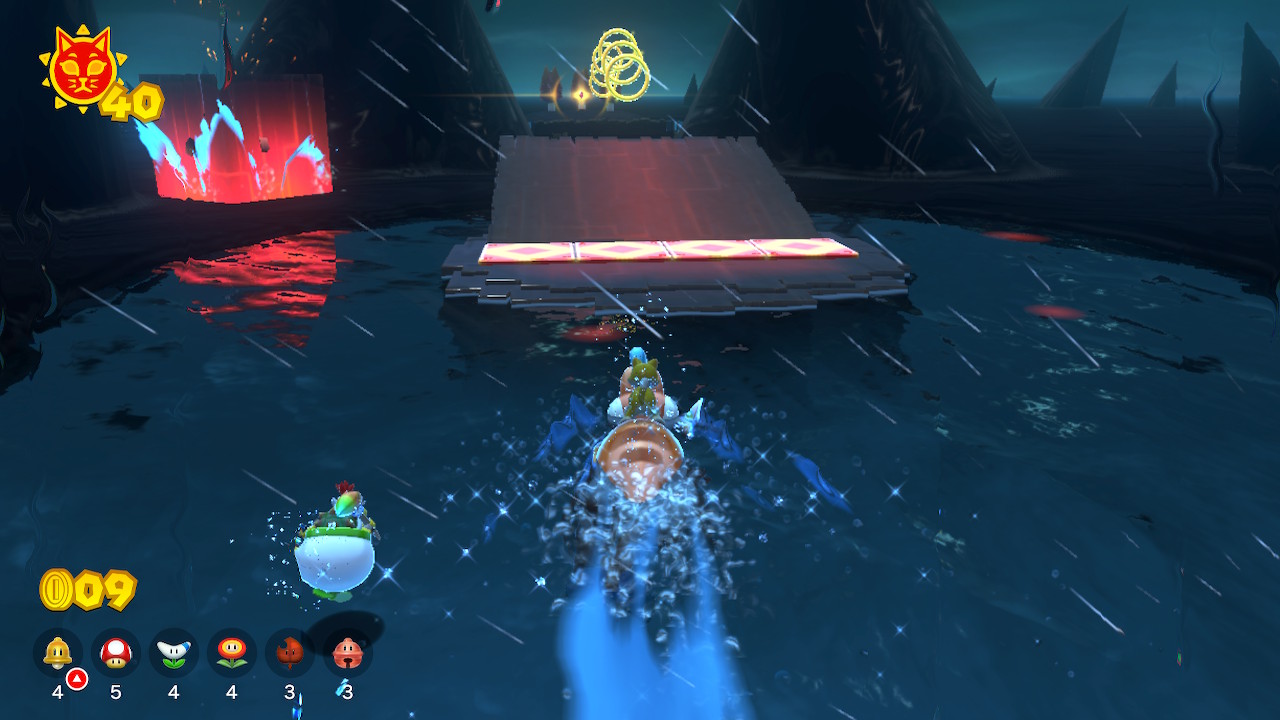Viewport: 1280px width, 720px height.
Task: Select the Fire Flower reserve slot
Action: tap(232, 653)
